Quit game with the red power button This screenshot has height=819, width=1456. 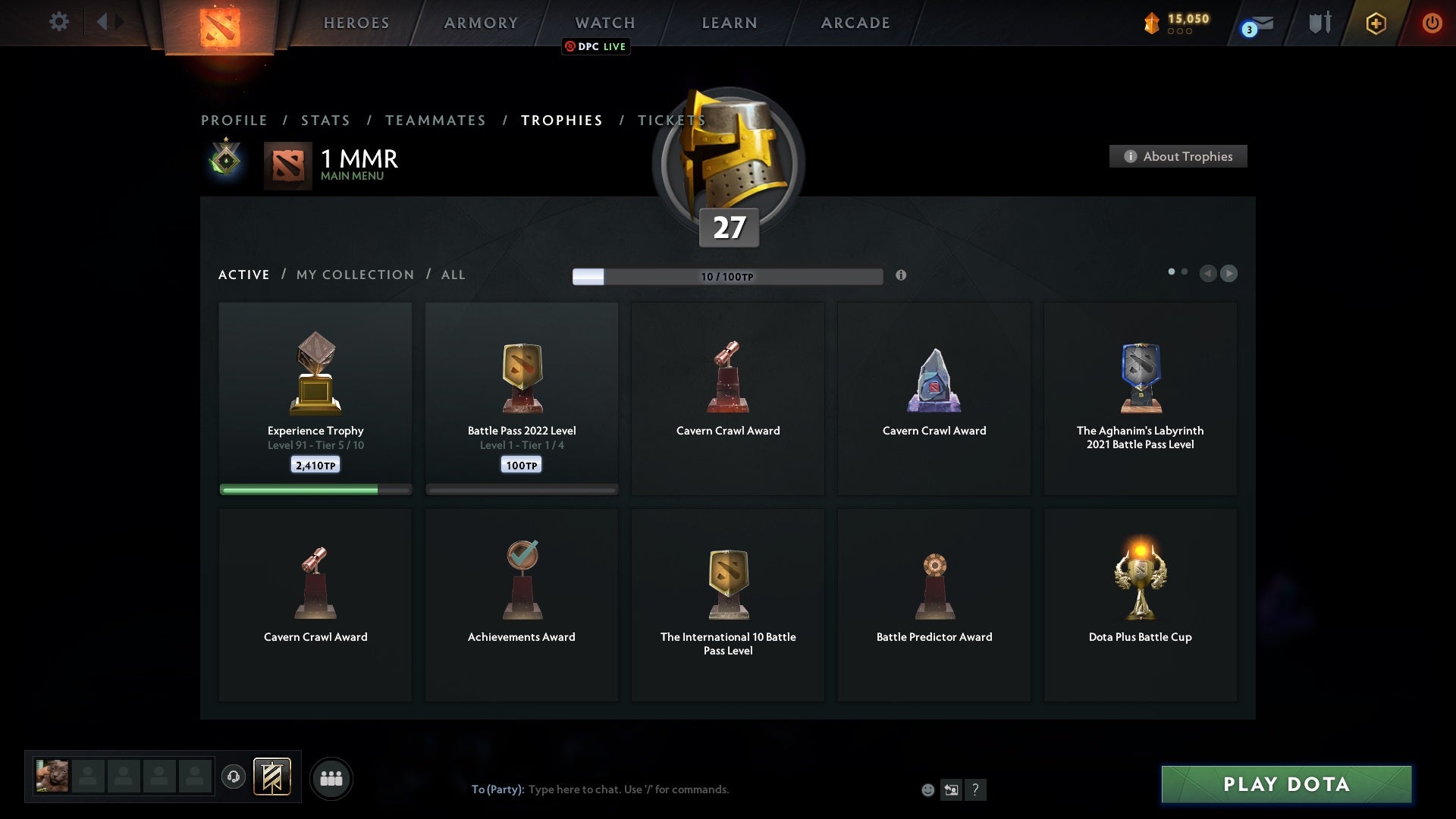1432,23
